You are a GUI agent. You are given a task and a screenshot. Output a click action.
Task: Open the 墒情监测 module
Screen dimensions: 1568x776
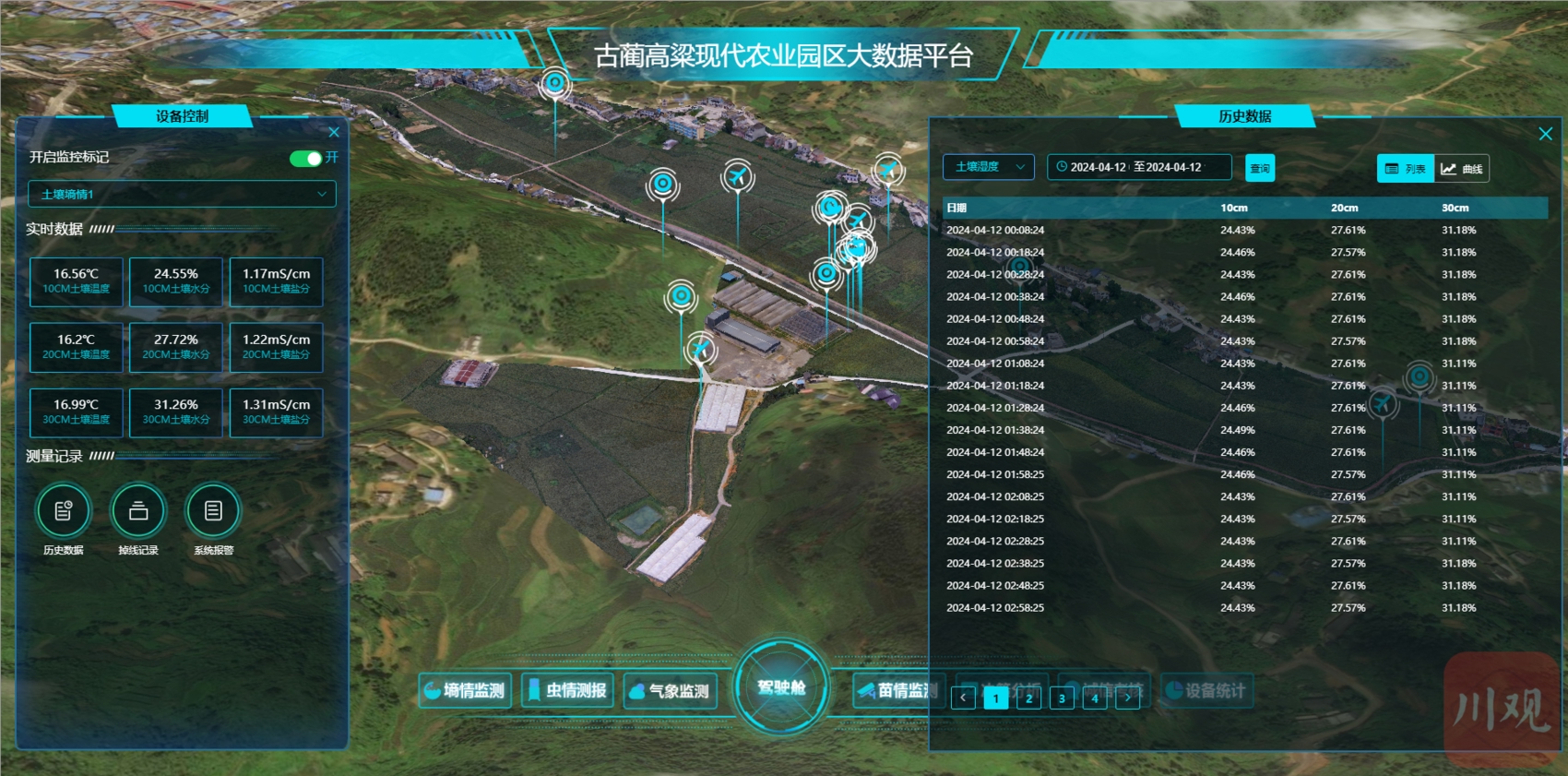point(465,690)
